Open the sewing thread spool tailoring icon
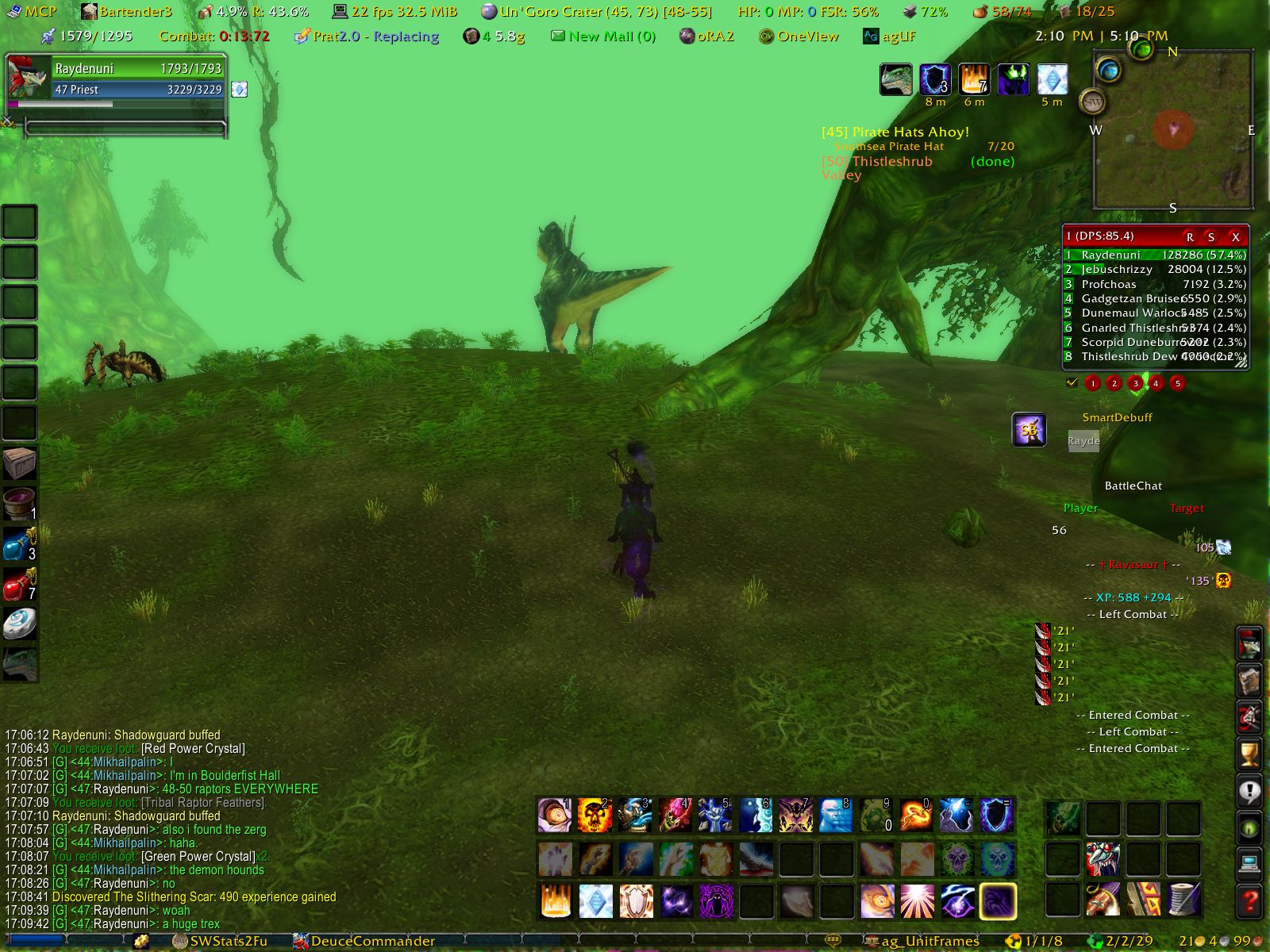This screenshot has height=952, width=1270. (1183, 900)
